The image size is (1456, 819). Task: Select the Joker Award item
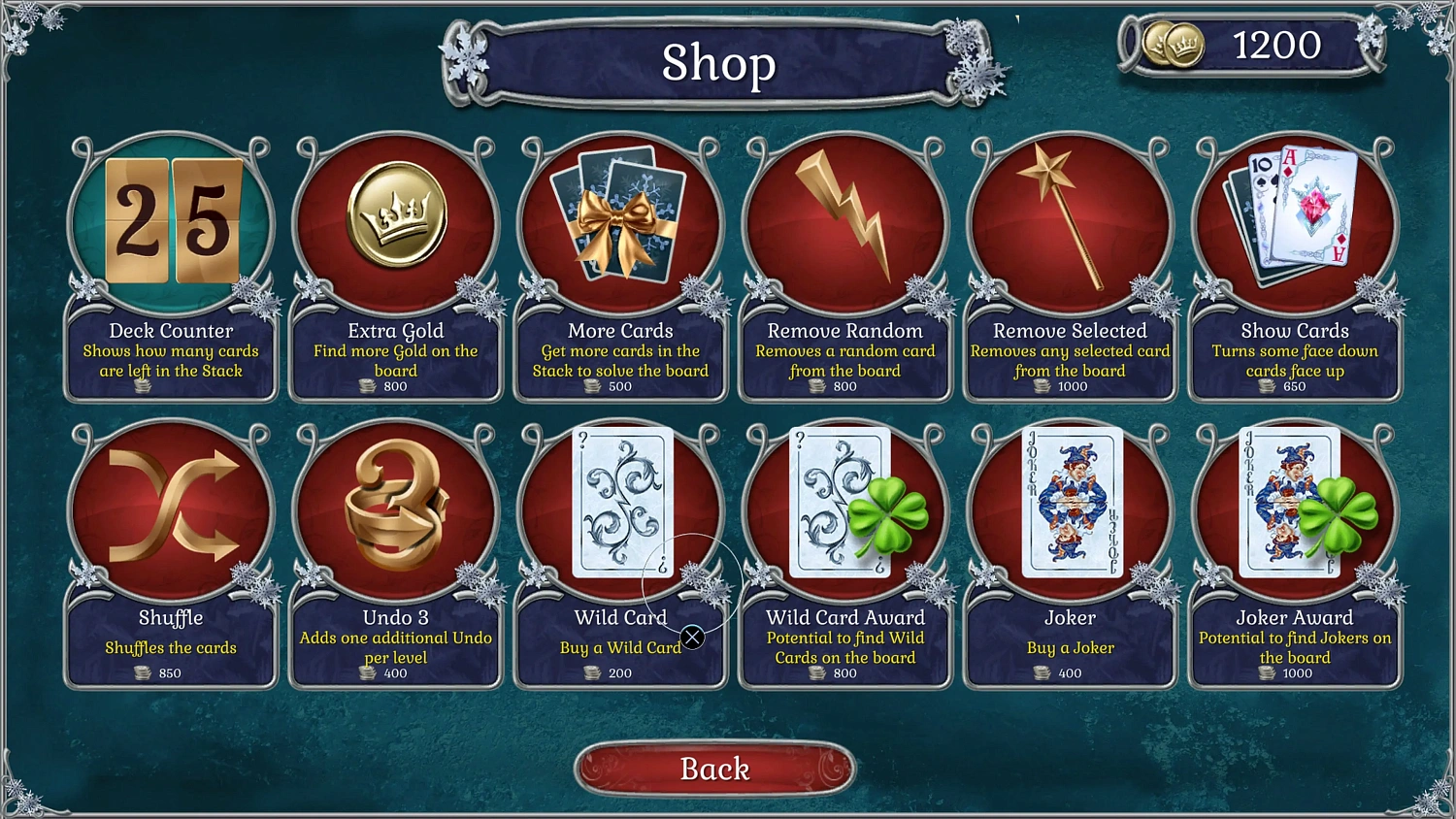pos(1294,505)
